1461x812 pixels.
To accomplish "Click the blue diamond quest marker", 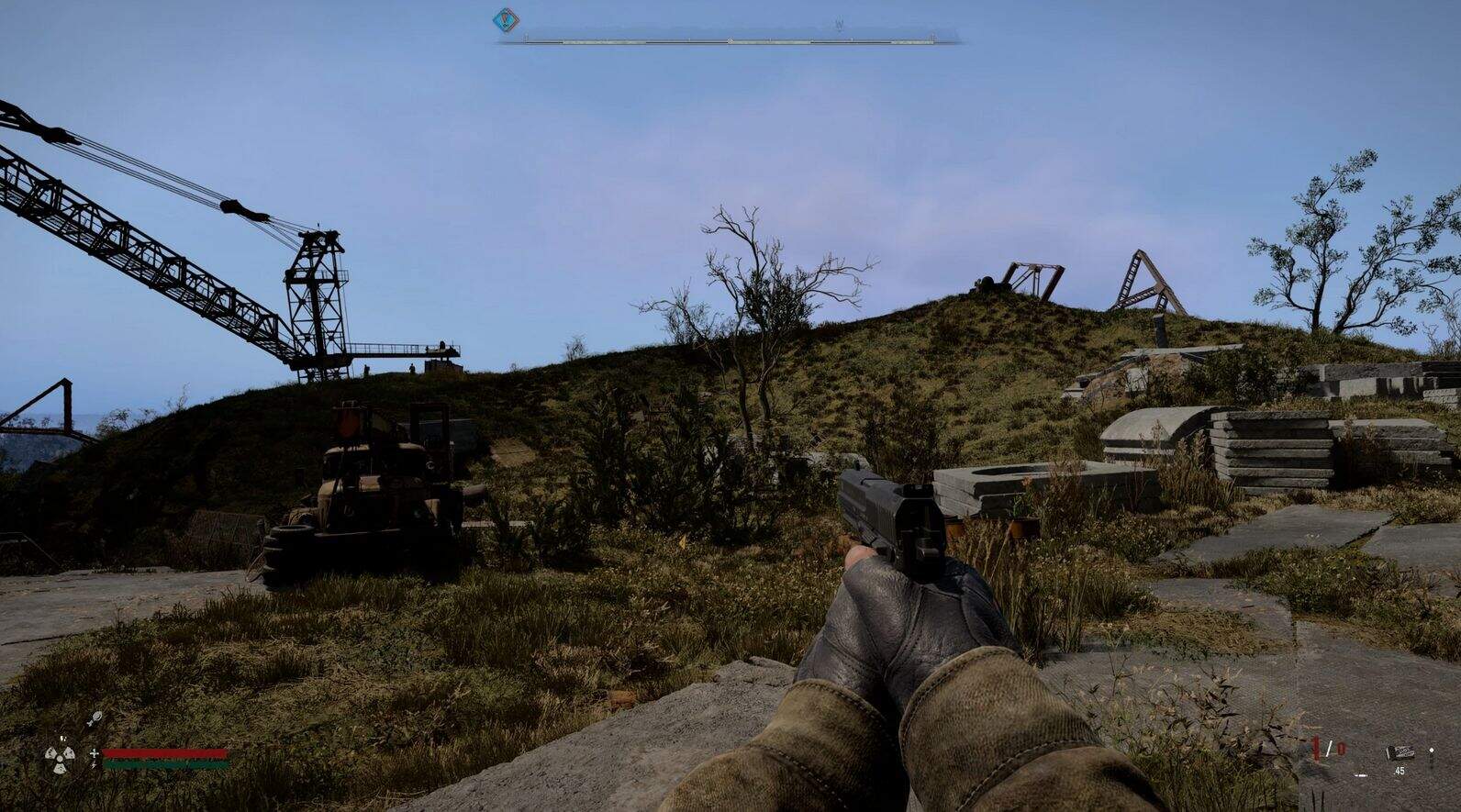I will click(504, 19).
